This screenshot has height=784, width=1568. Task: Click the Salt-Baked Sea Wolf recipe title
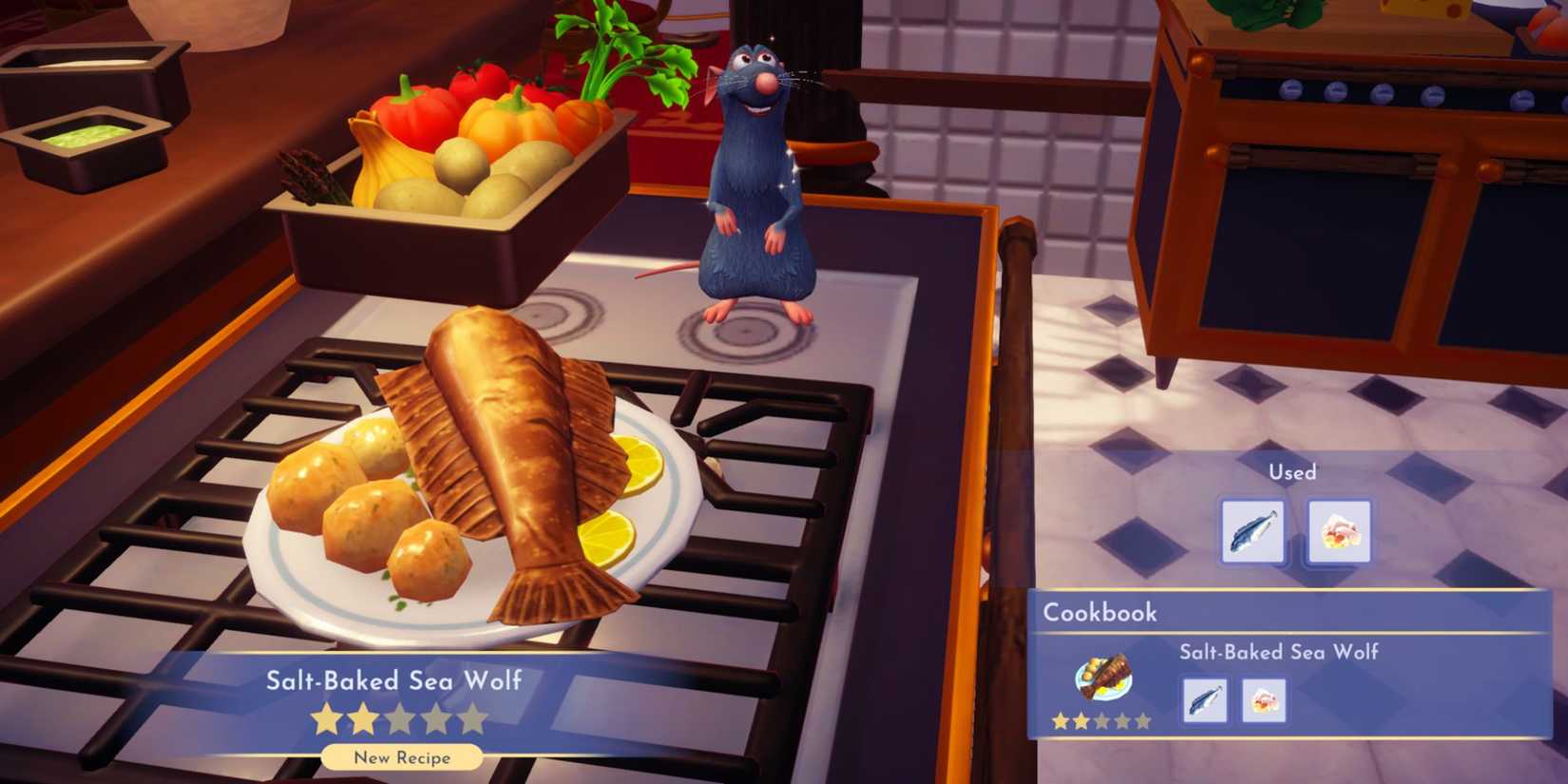[396, 680]
